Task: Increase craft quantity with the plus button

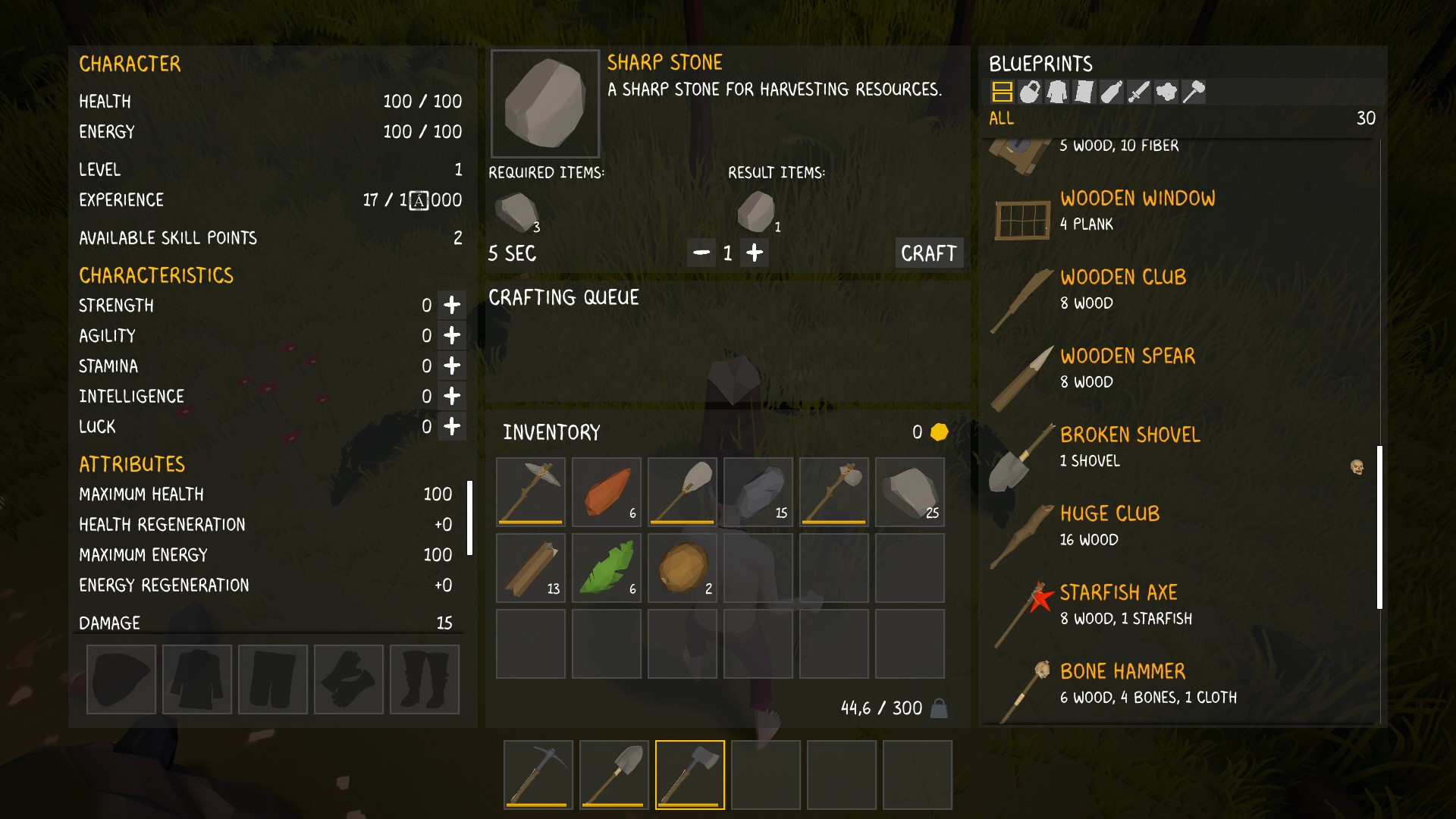Action: click(x=755, y=252)
